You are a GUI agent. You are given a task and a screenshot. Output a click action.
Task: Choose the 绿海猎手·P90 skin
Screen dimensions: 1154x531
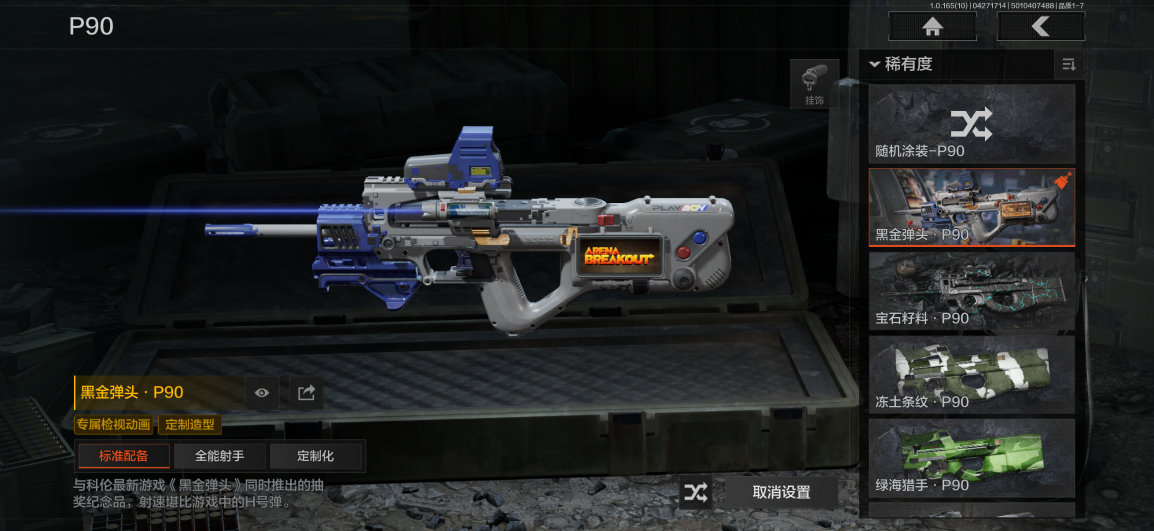(971, 459)
